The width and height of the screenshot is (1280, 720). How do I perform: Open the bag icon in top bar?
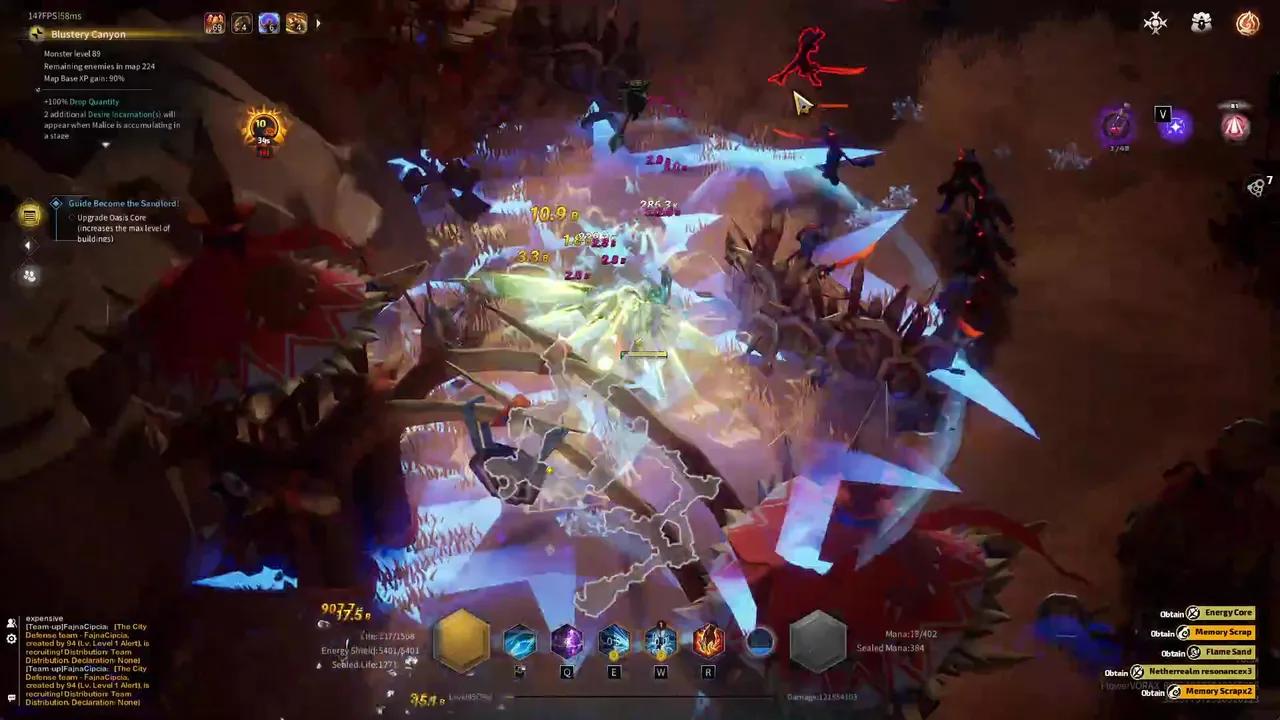click(x=1201, y=23)
